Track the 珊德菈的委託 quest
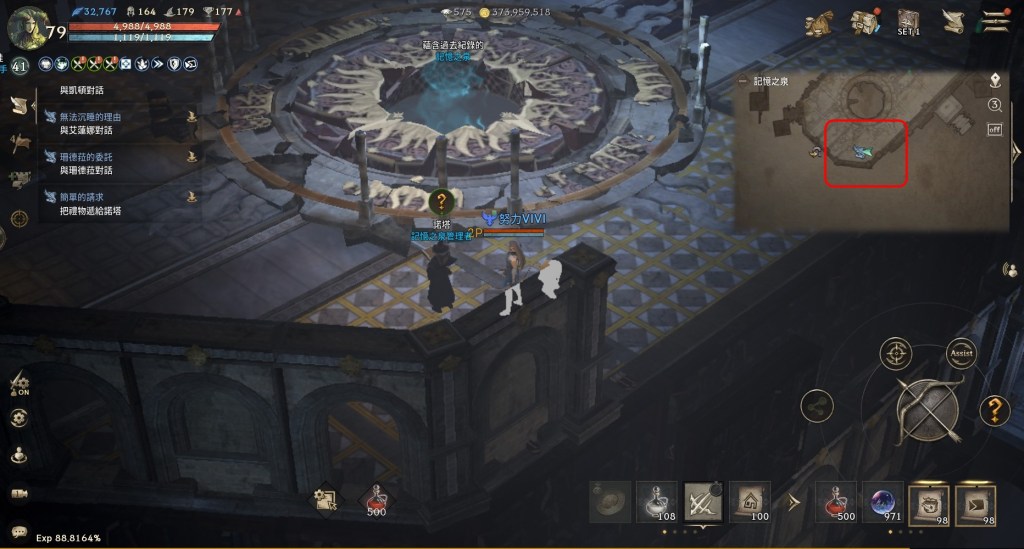 (x=190, y=157)
